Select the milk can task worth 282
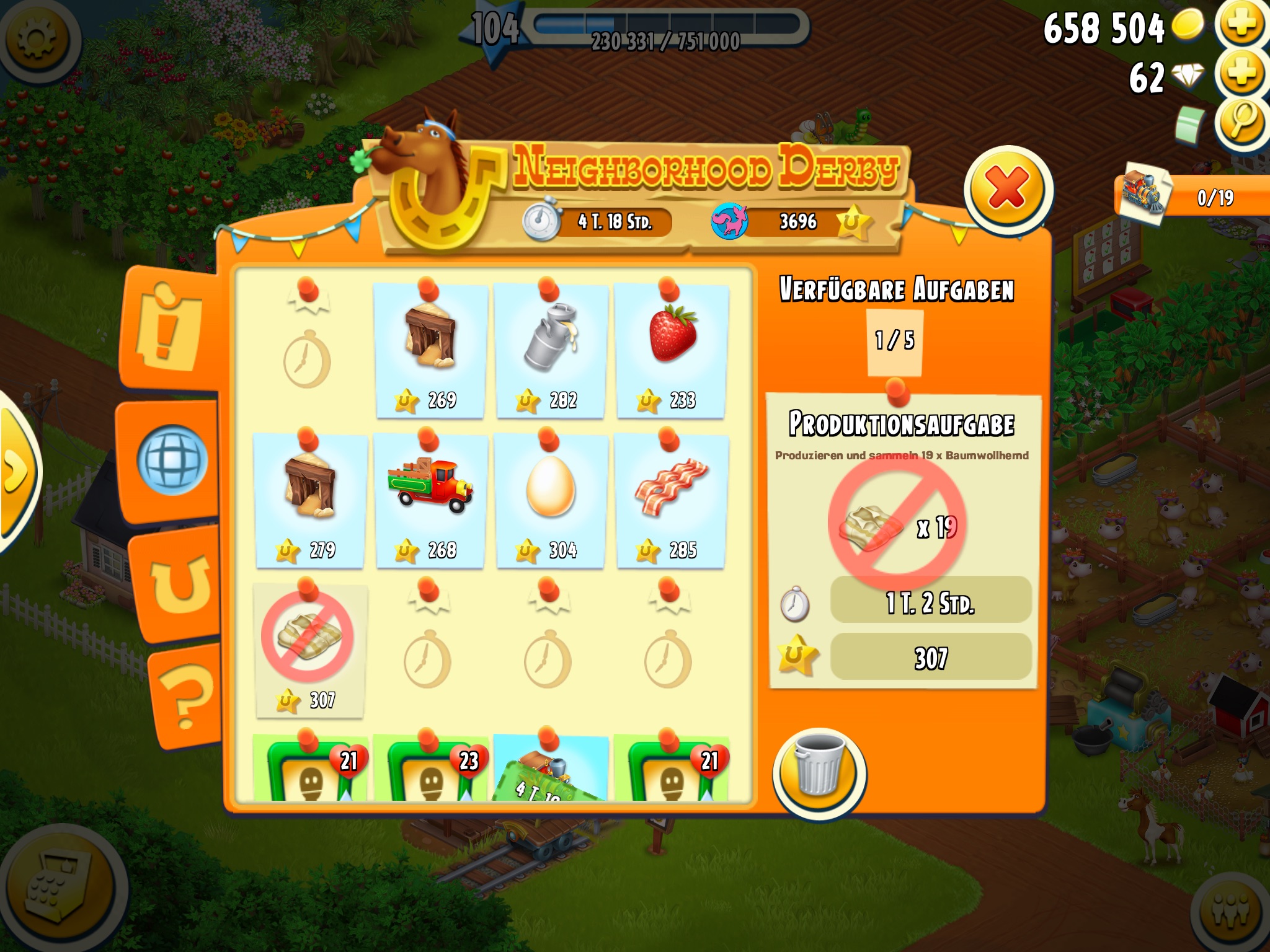Viewport: 1270px width, 952px height. [551, 350]
